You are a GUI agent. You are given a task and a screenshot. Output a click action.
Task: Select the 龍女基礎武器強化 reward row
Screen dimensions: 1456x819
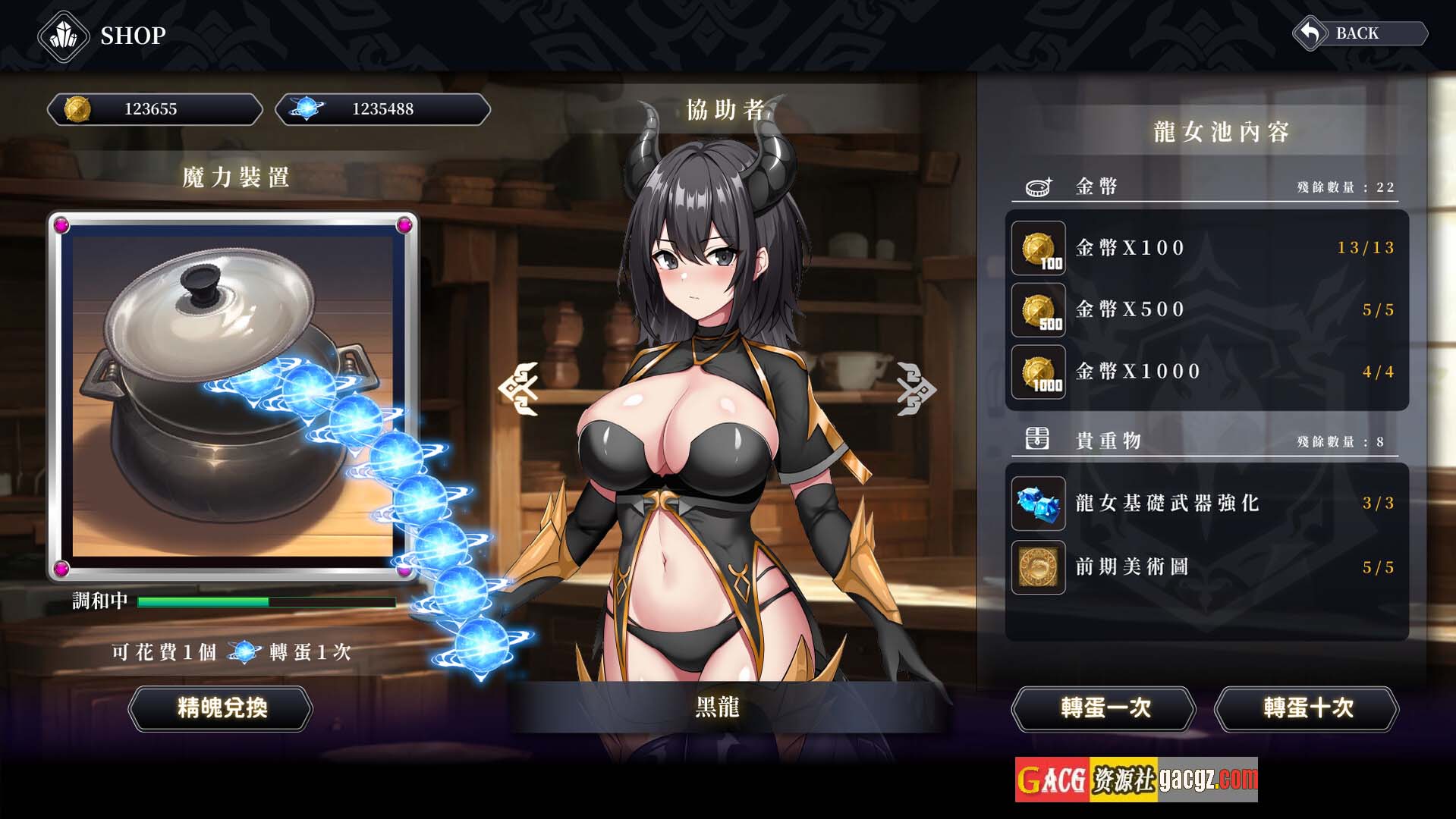tap(1206, 503)
